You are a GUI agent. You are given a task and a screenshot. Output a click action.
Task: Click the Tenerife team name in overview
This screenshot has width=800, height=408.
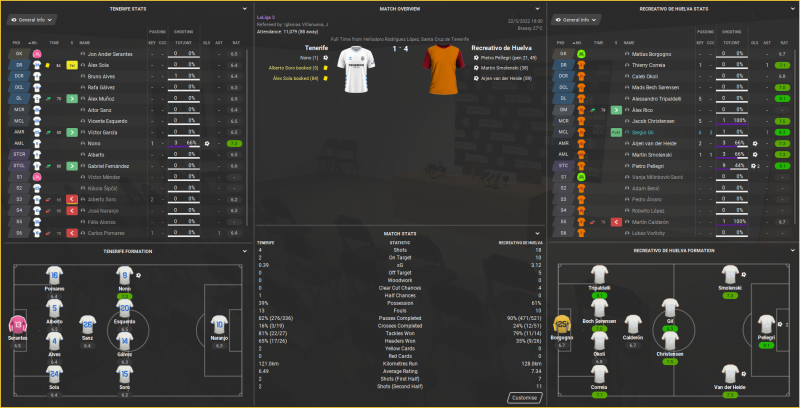(316, 47)
